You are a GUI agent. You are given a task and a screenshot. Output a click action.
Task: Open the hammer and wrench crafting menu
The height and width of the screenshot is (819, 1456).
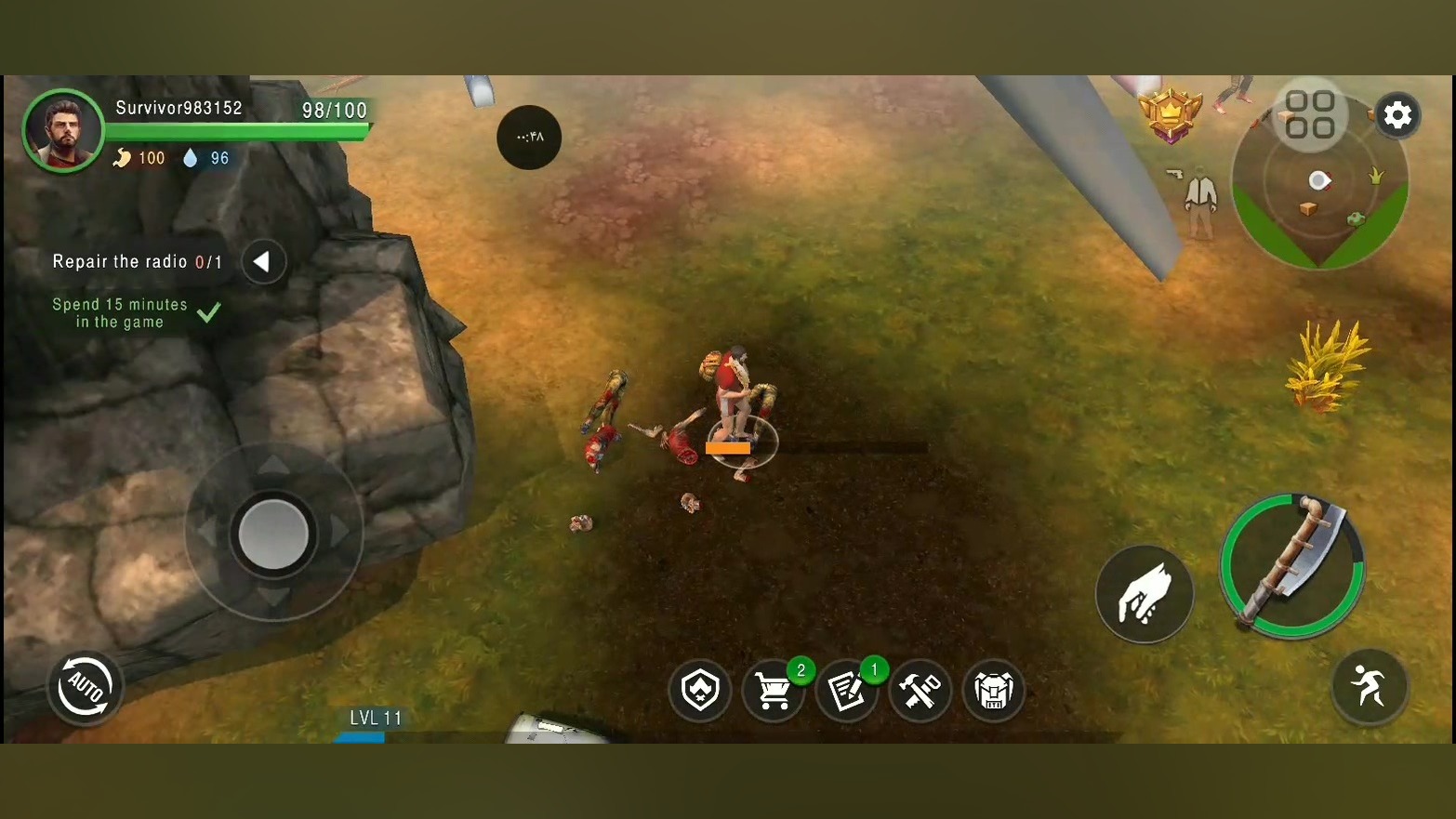[920, 691]
